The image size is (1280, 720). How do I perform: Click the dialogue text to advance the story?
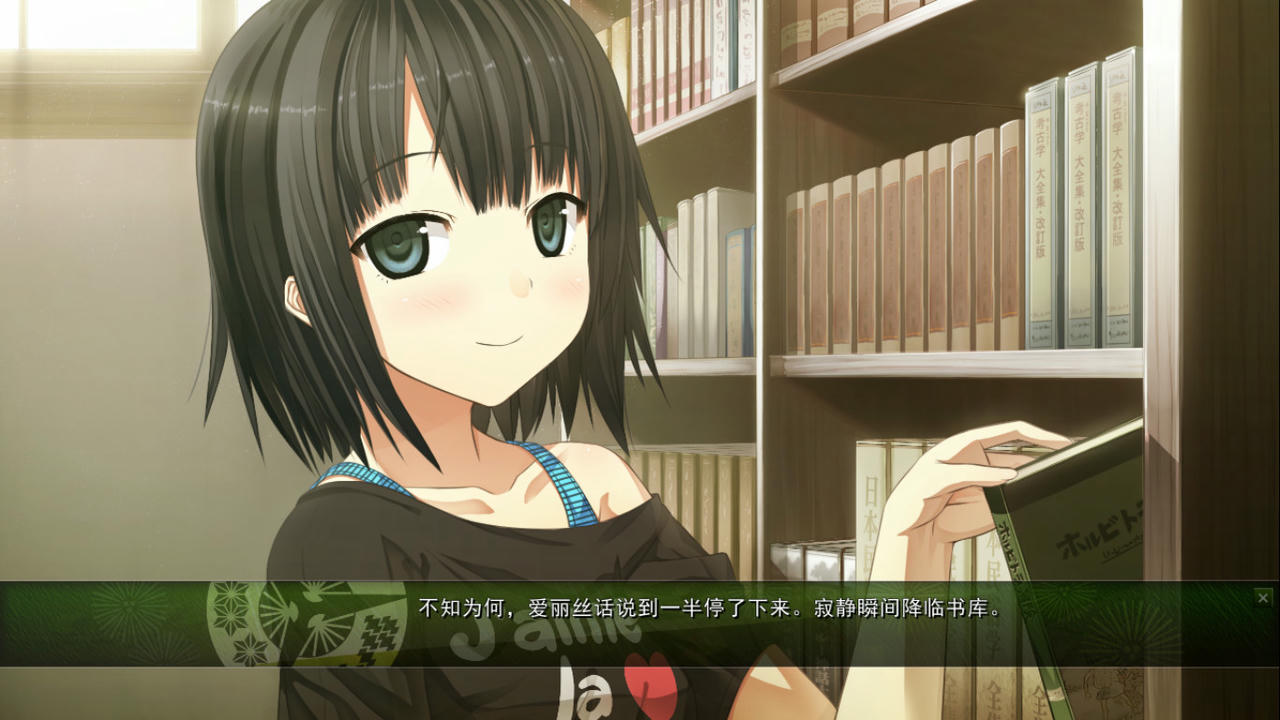click(x=700, y=602)
